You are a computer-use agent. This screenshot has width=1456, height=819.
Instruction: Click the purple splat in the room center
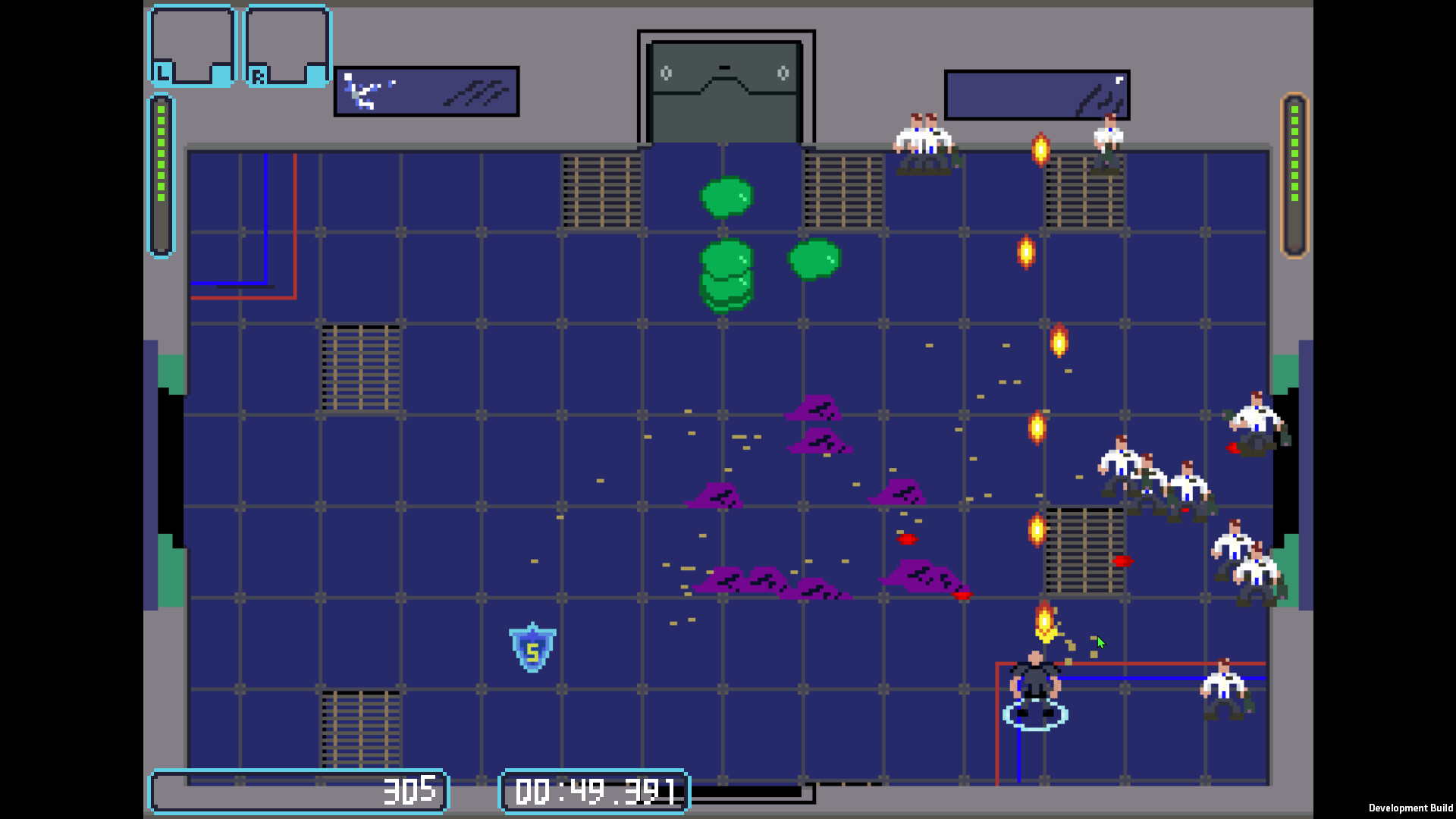click(817, 444)
